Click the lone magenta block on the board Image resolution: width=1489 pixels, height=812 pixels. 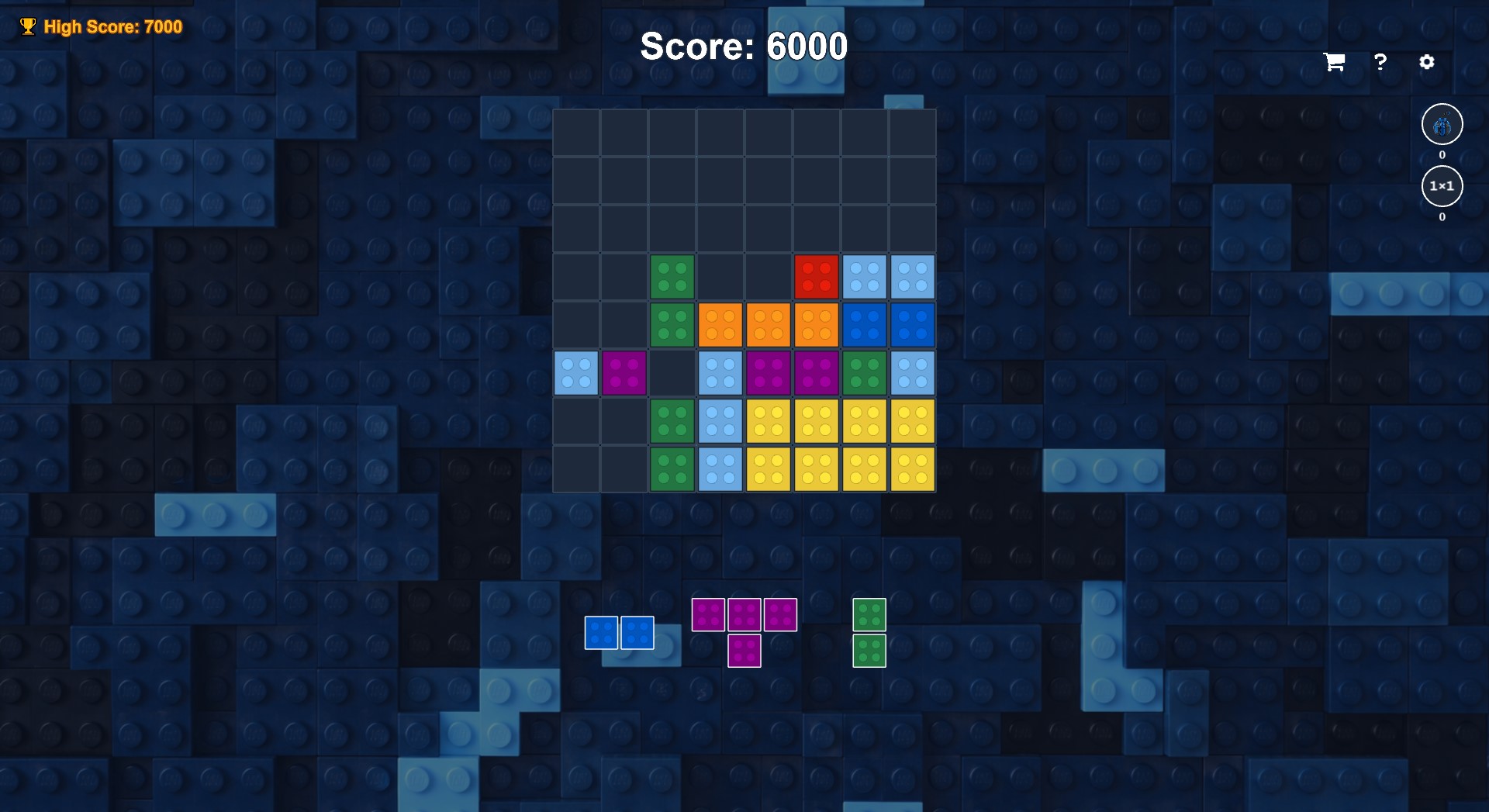(x=624, y=373)
